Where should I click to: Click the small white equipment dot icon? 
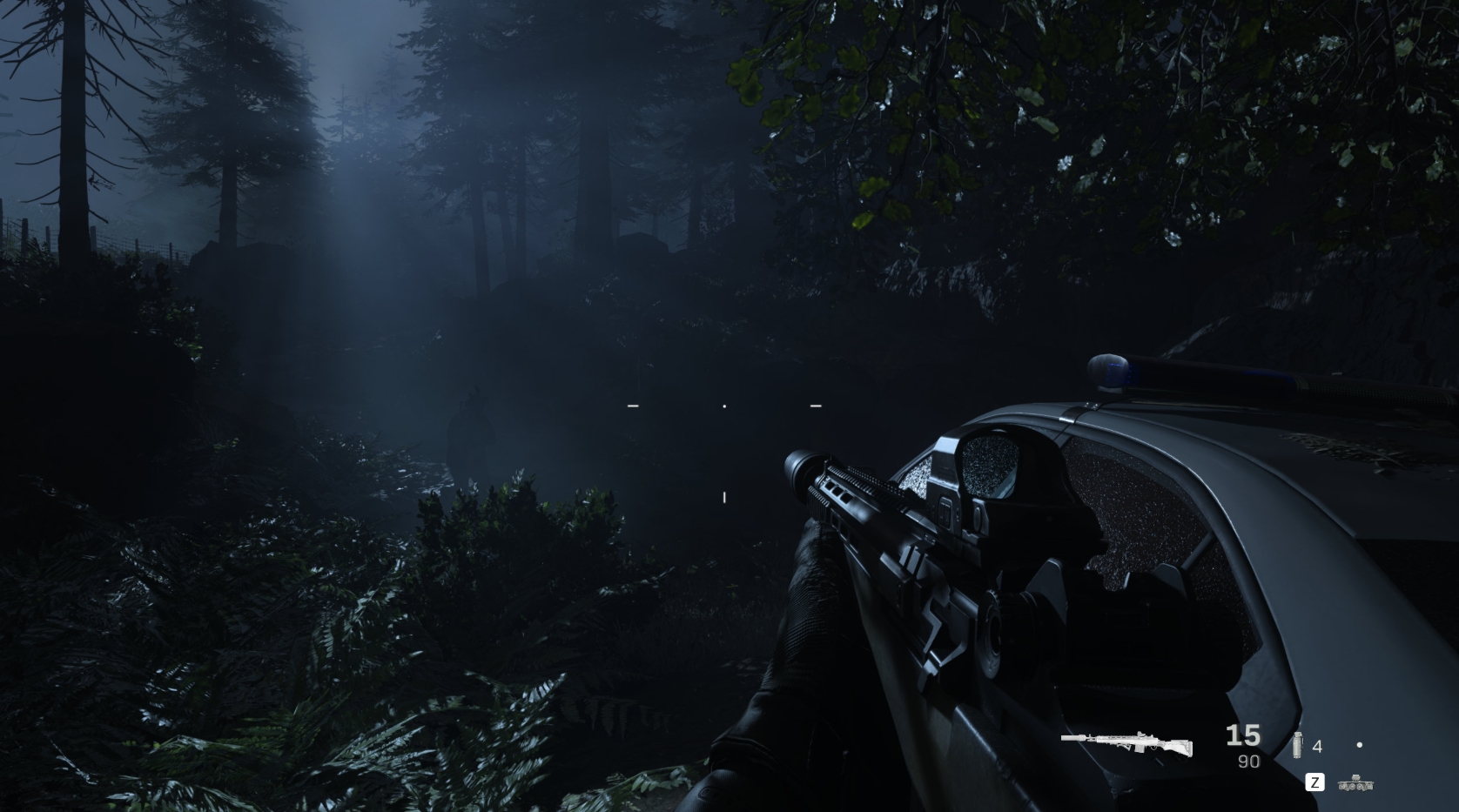tap(1360, 745)
